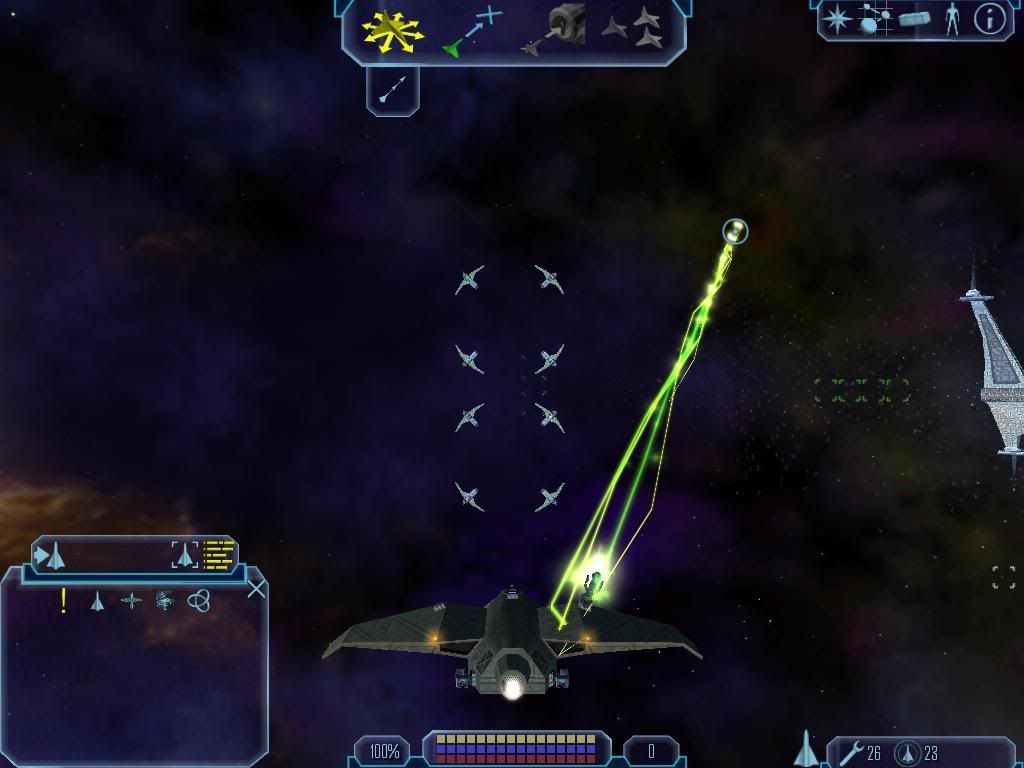Click the small arrow sub-command tab
The height and width of the screenshot is (768, 1024).
(392, 91)
